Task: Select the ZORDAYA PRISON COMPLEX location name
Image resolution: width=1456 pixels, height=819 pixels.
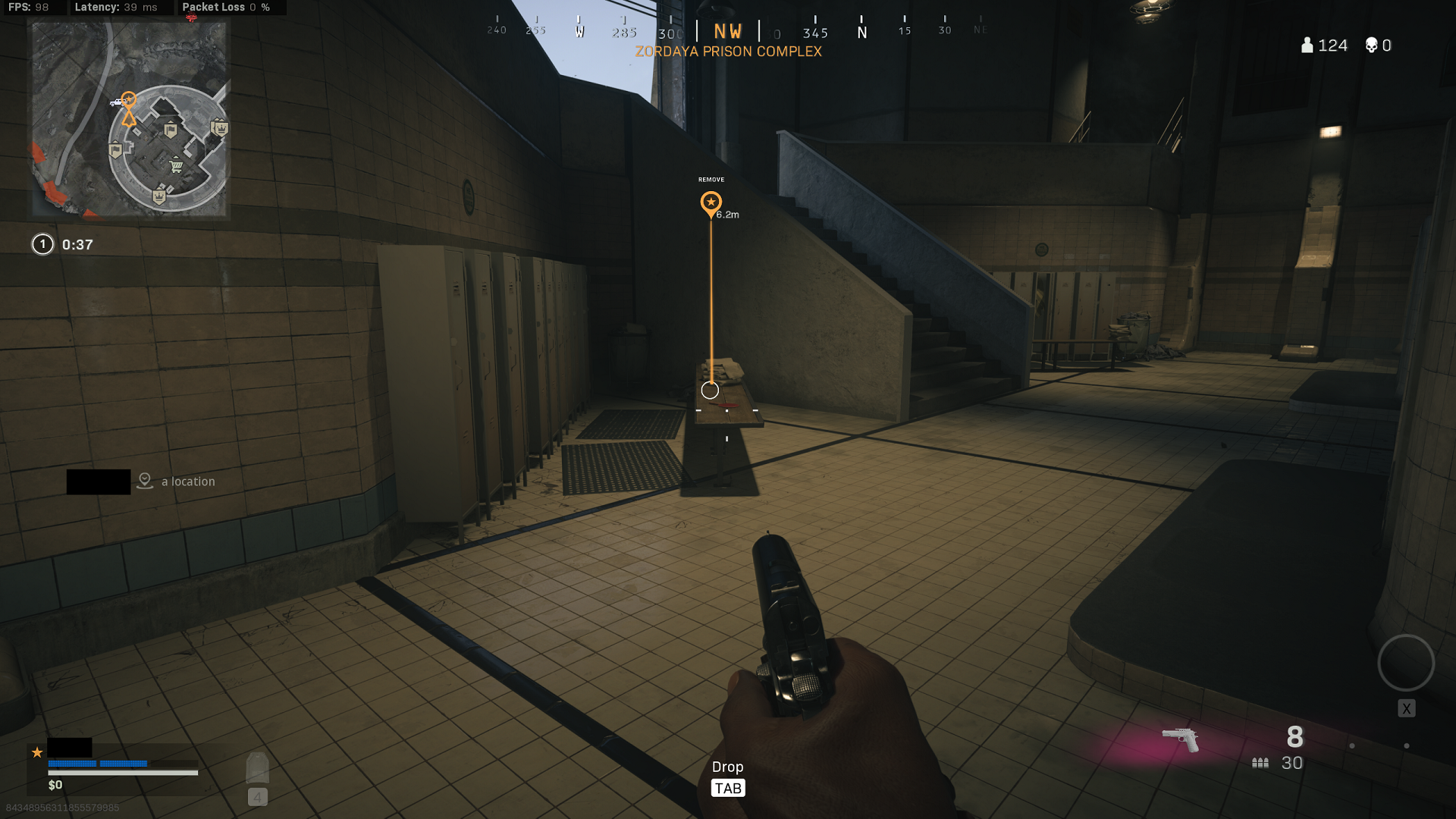Action: (729, 51)
